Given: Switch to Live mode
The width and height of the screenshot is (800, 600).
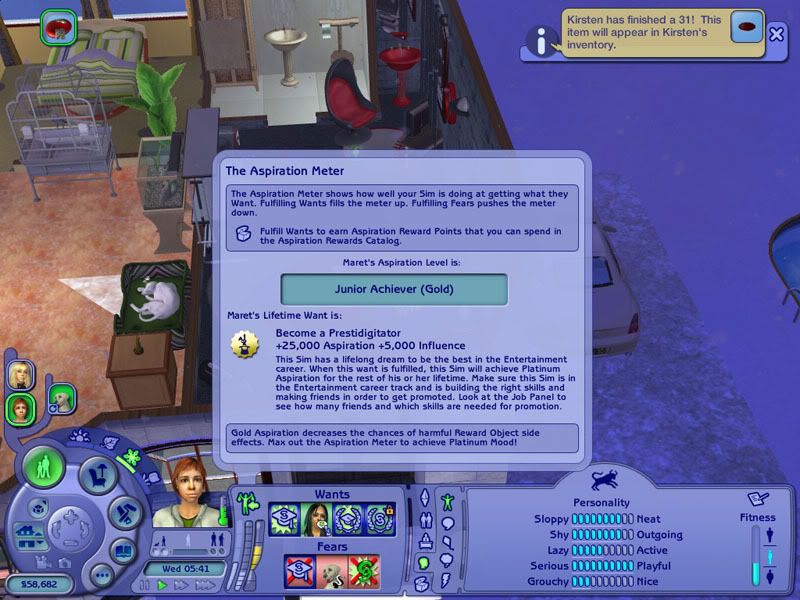Looking at the screenshot, I should pos(44,467).
